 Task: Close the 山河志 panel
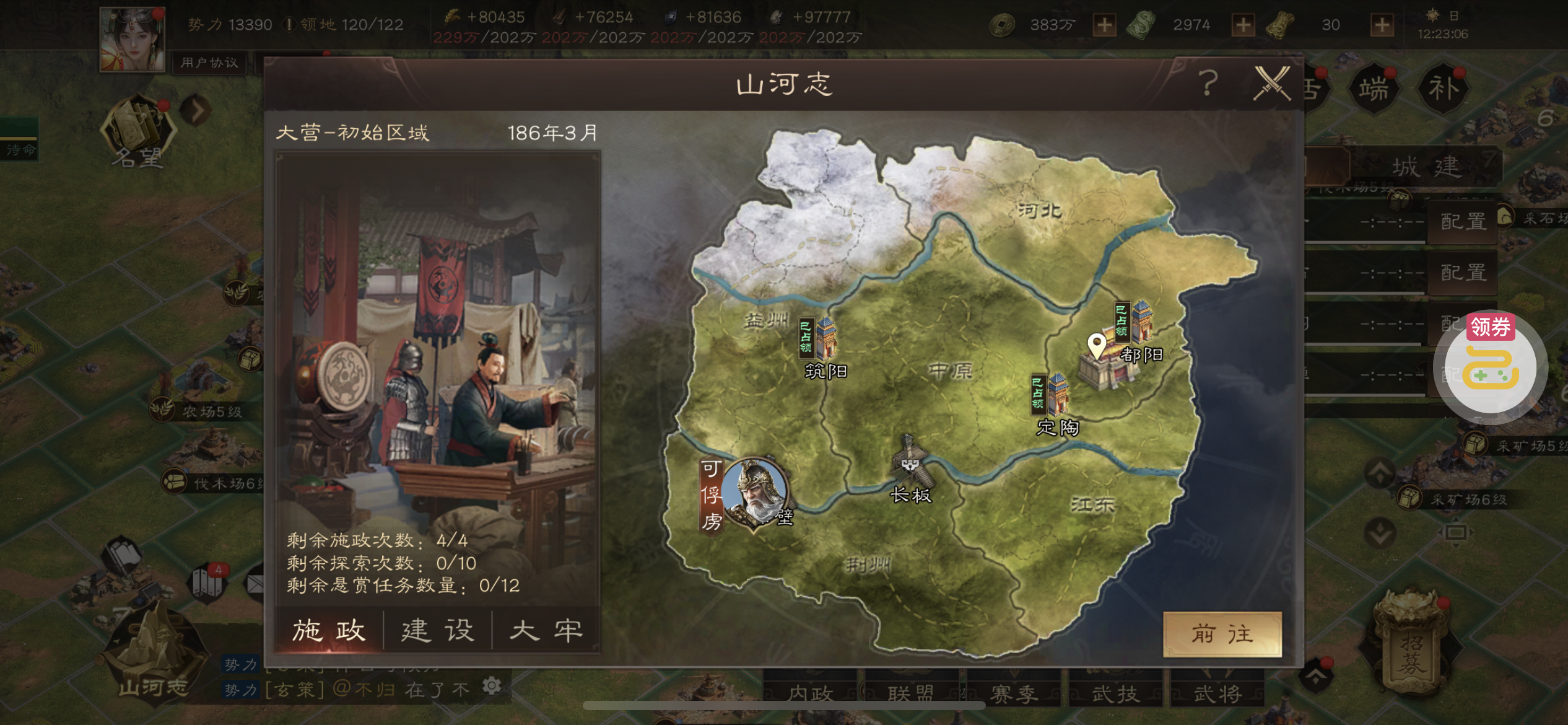1272,84
